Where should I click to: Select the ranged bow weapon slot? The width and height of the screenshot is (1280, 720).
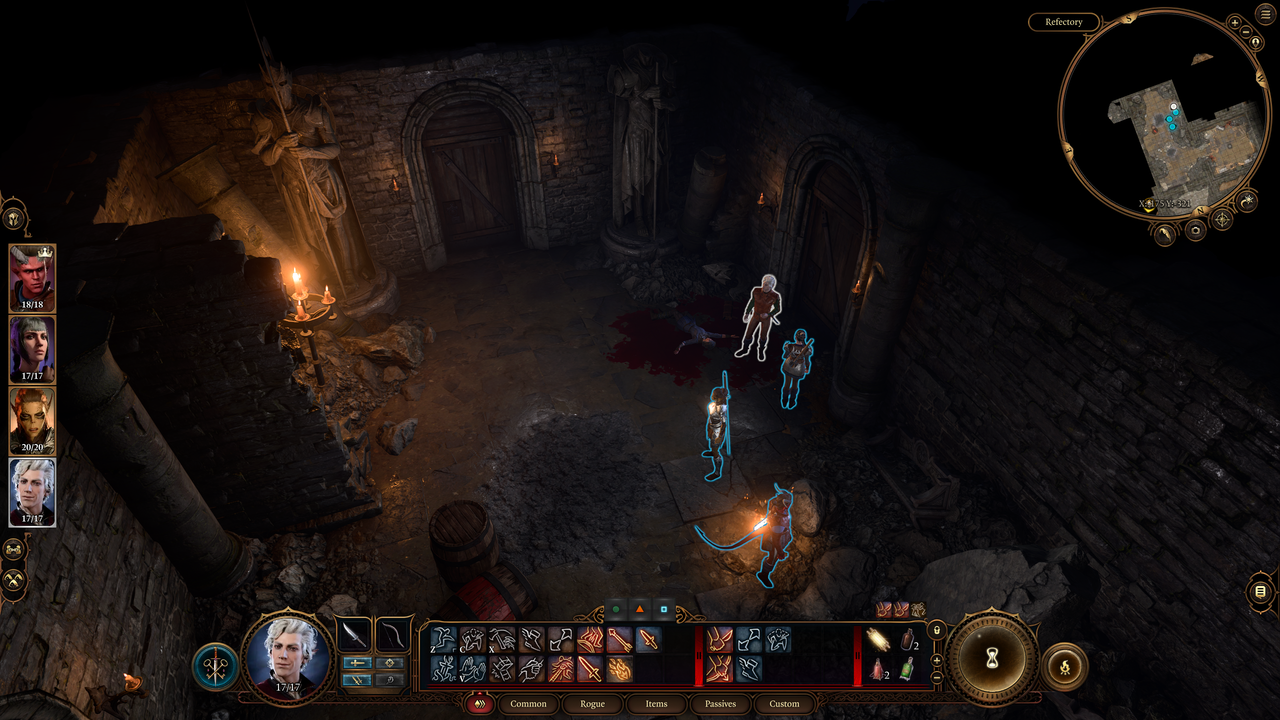393,635
